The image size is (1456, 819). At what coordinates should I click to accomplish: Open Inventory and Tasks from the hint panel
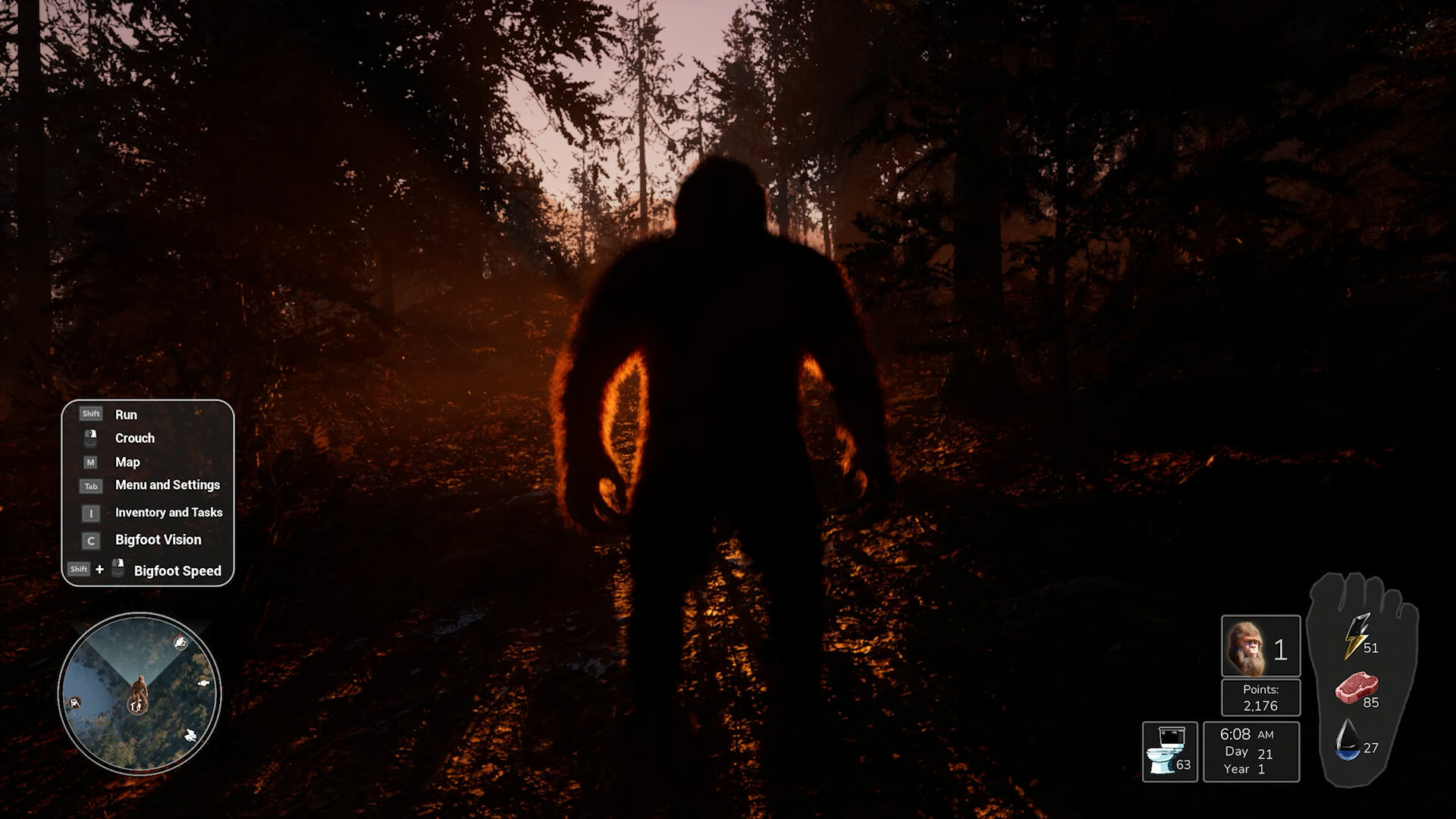pos(168,513)
